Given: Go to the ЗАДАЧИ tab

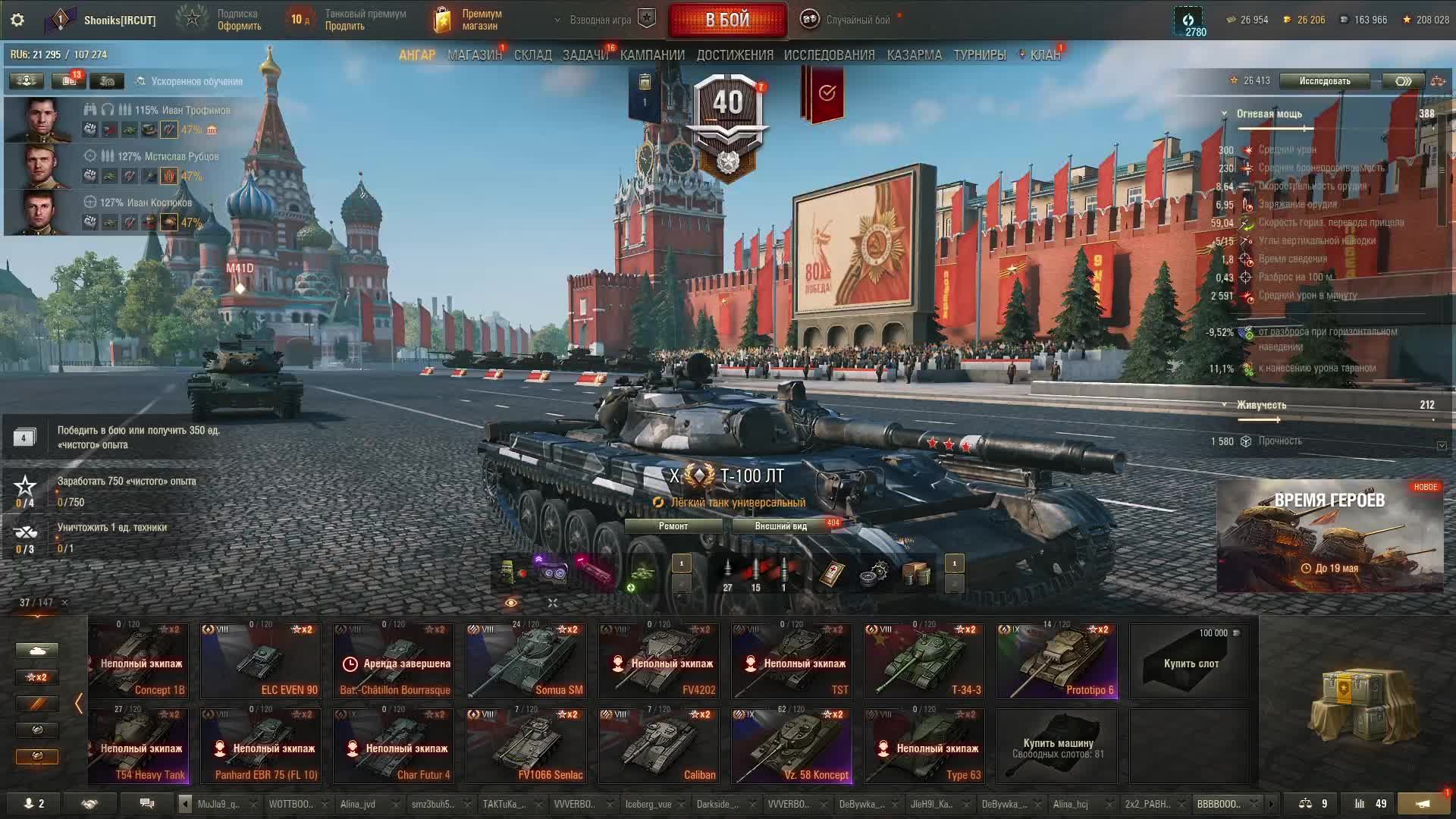Looking at the screenshot, I should (585, 55).
